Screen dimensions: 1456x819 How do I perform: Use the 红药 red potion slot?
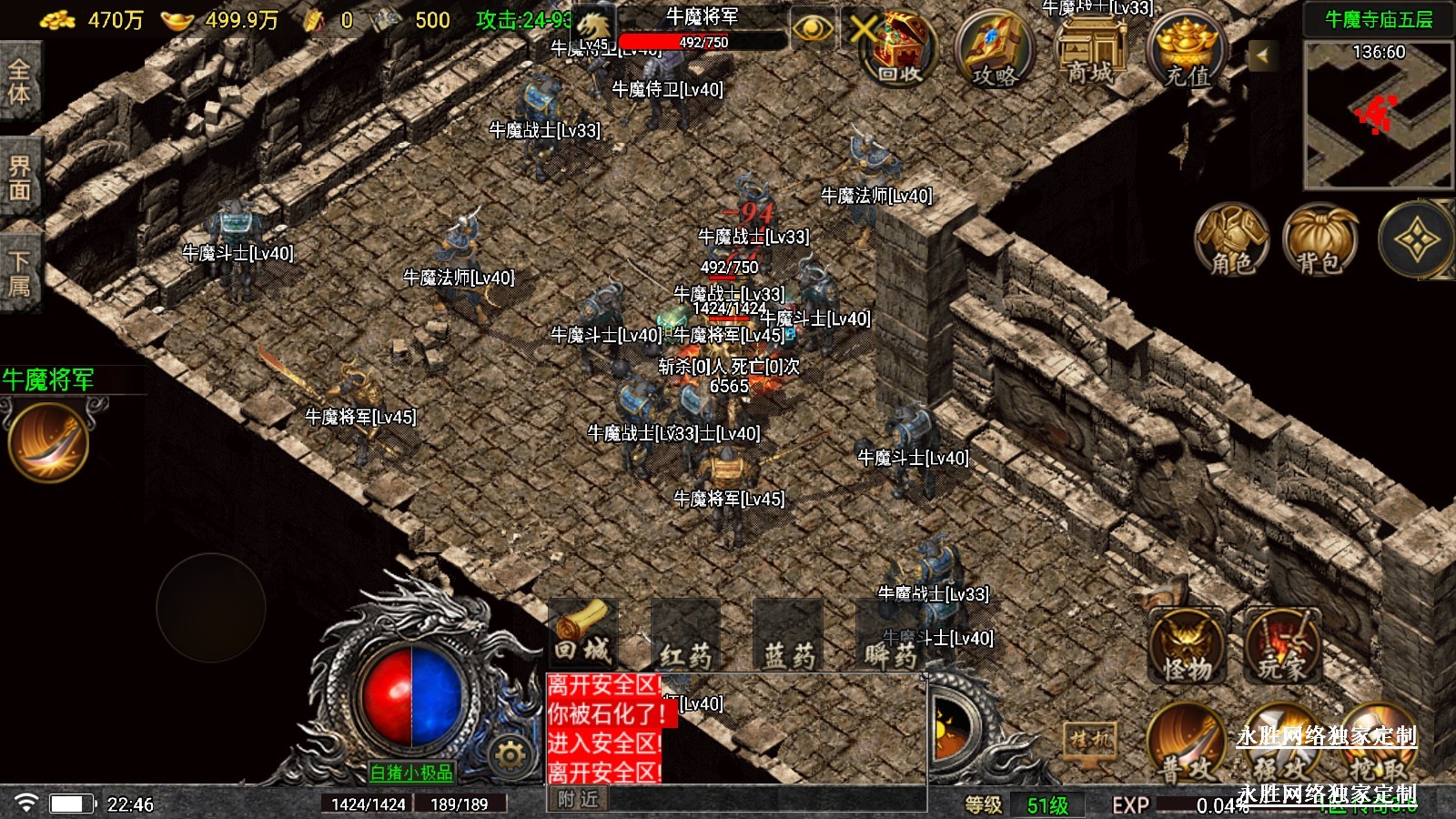685,635
